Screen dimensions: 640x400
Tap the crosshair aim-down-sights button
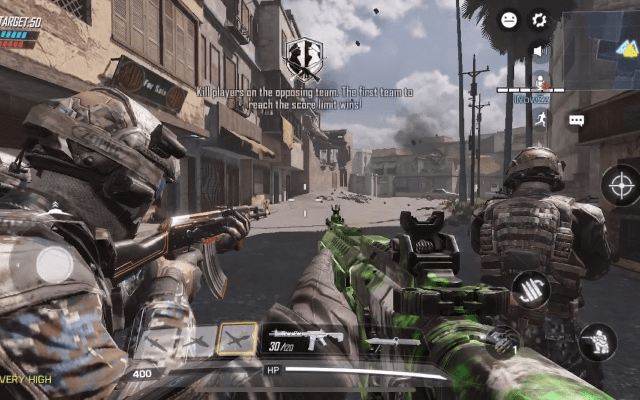620,184
